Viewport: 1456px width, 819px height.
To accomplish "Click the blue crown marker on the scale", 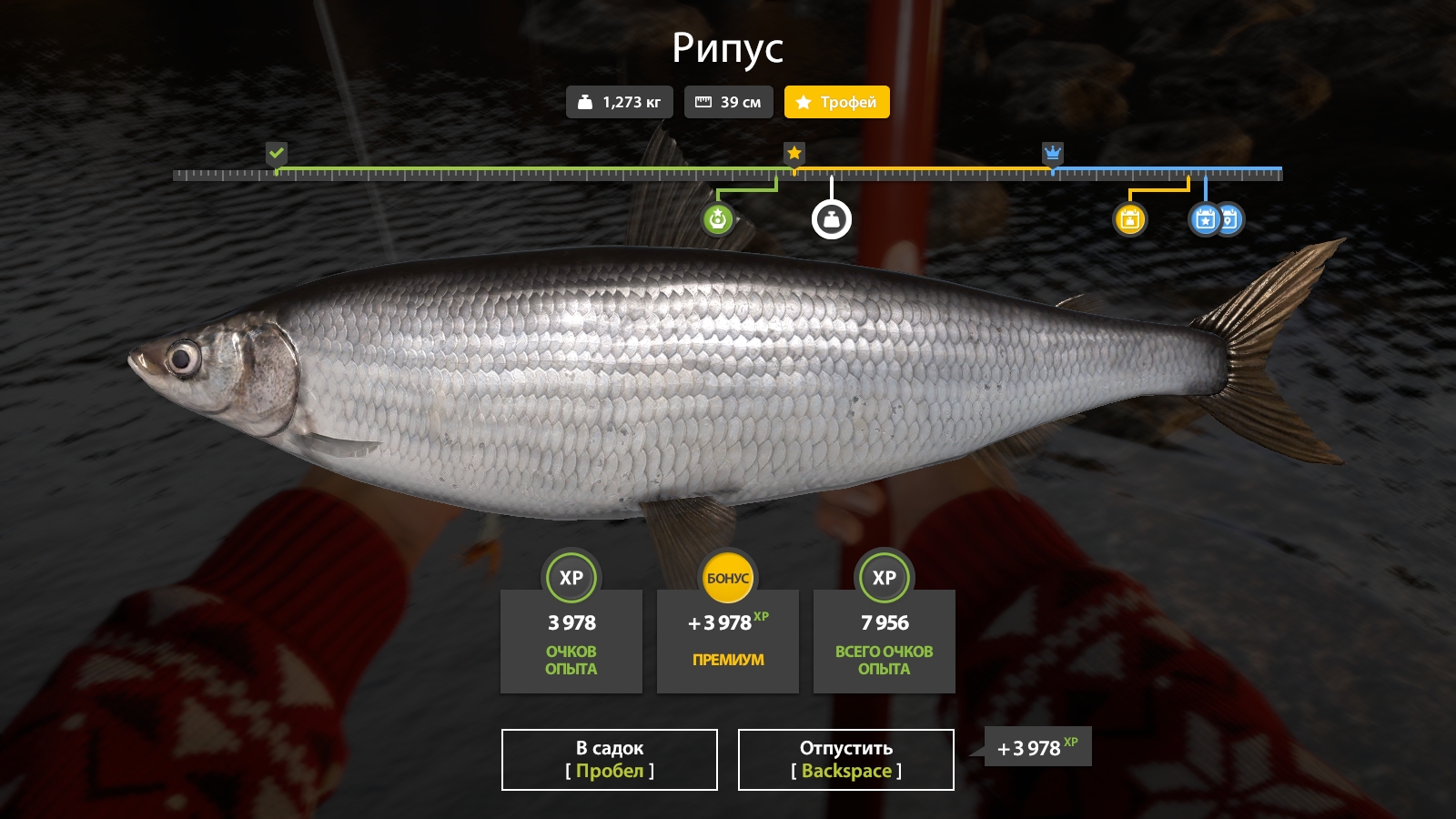I will tap(1053, 154).
